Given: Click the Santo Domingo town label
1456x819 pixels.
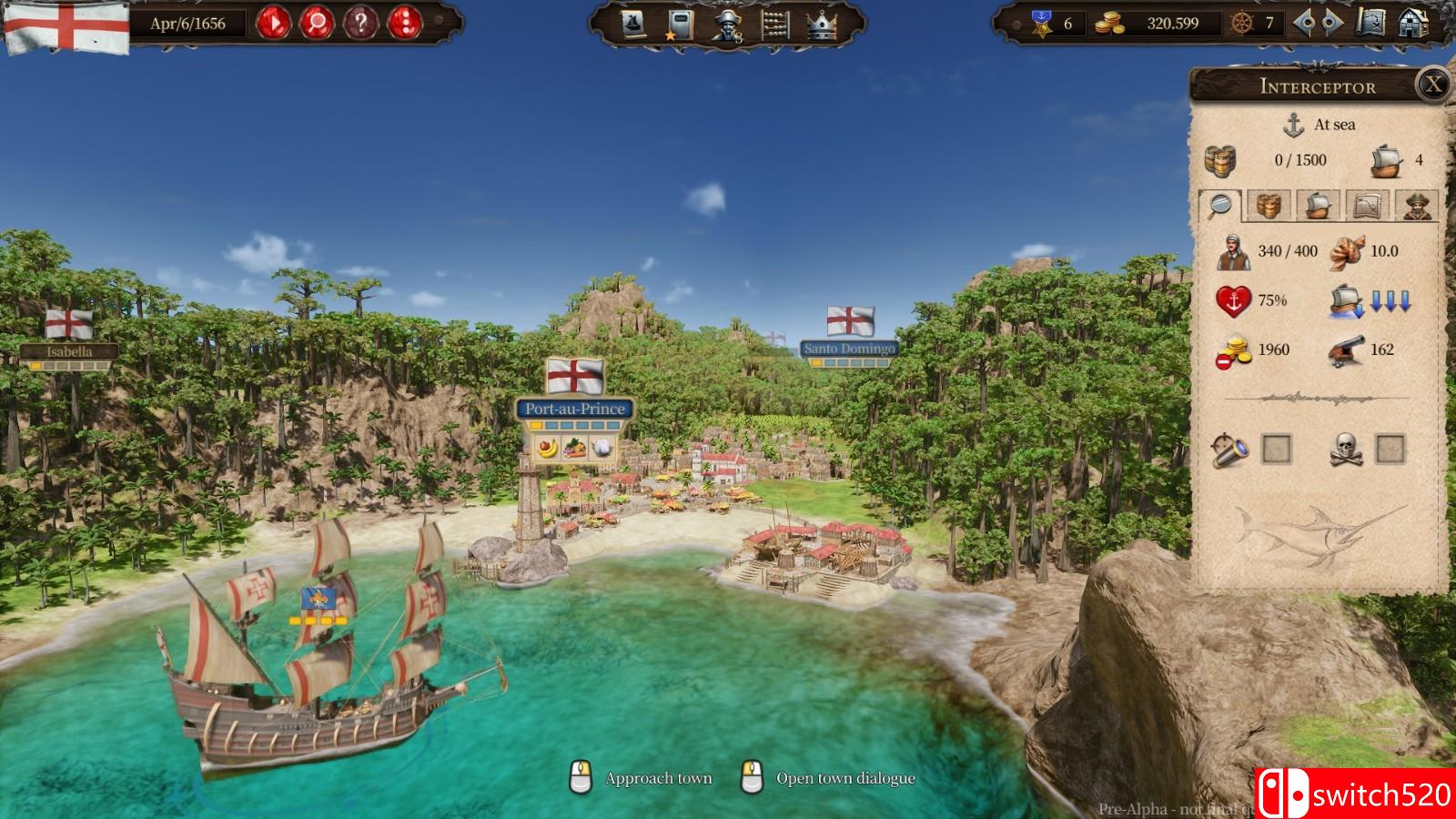Looking at the screenshot, I should (848, 347).
